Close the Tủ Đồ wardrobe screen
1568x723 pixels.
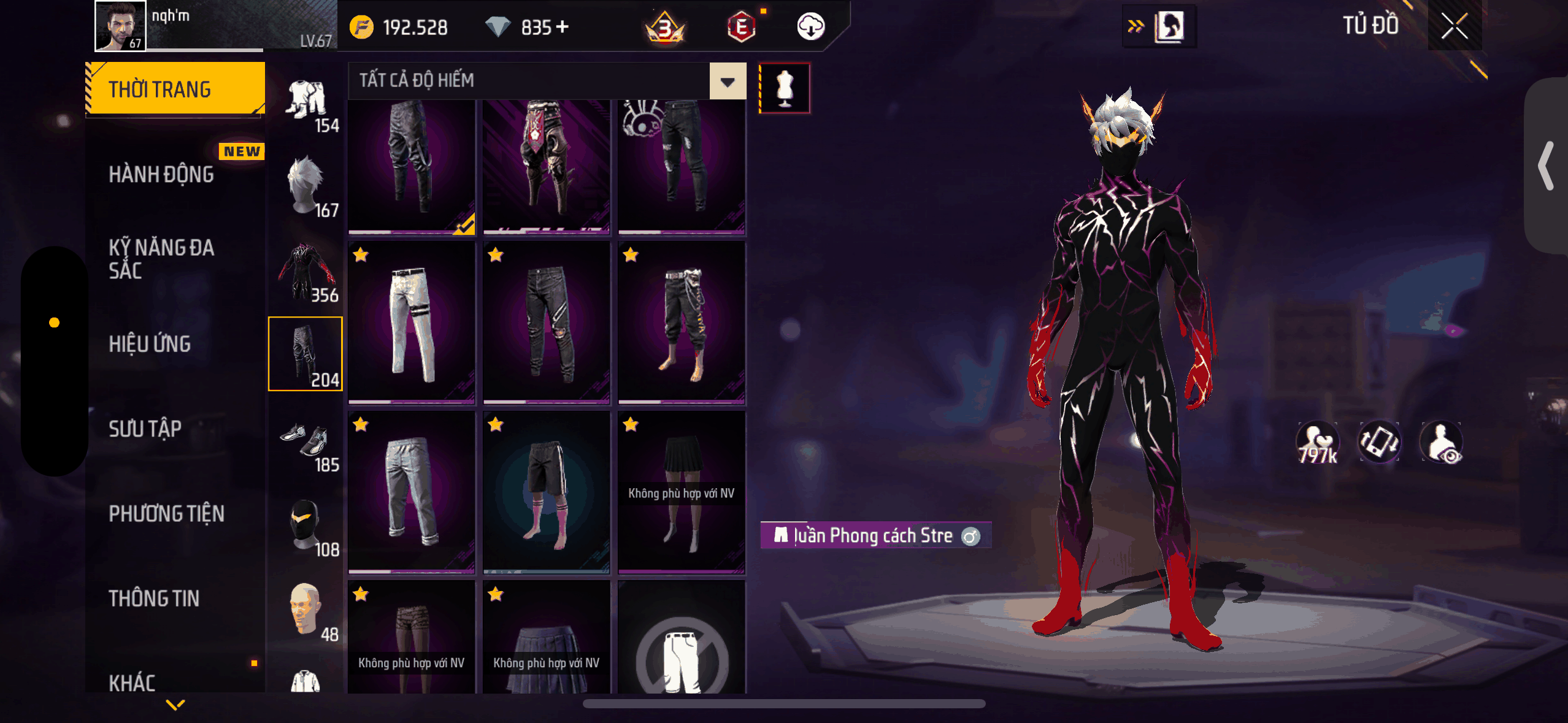click(x=1454, y=26)
